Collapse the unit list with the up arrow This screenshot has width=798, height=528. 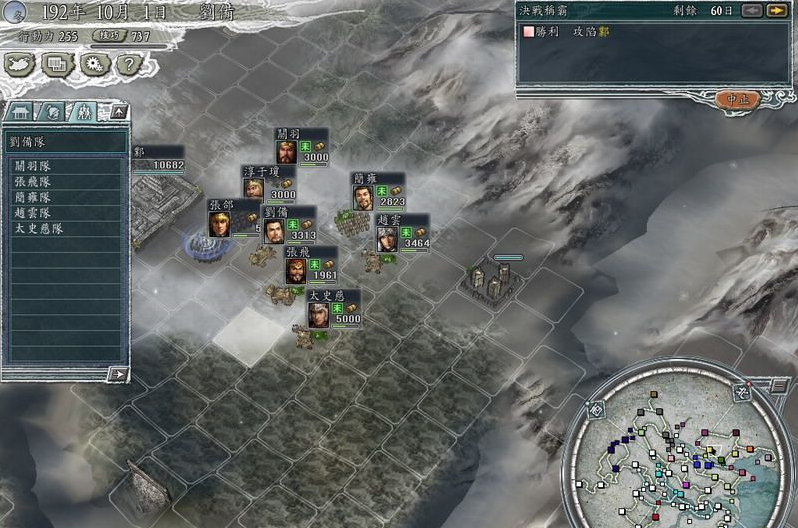(x=117, y=111)
